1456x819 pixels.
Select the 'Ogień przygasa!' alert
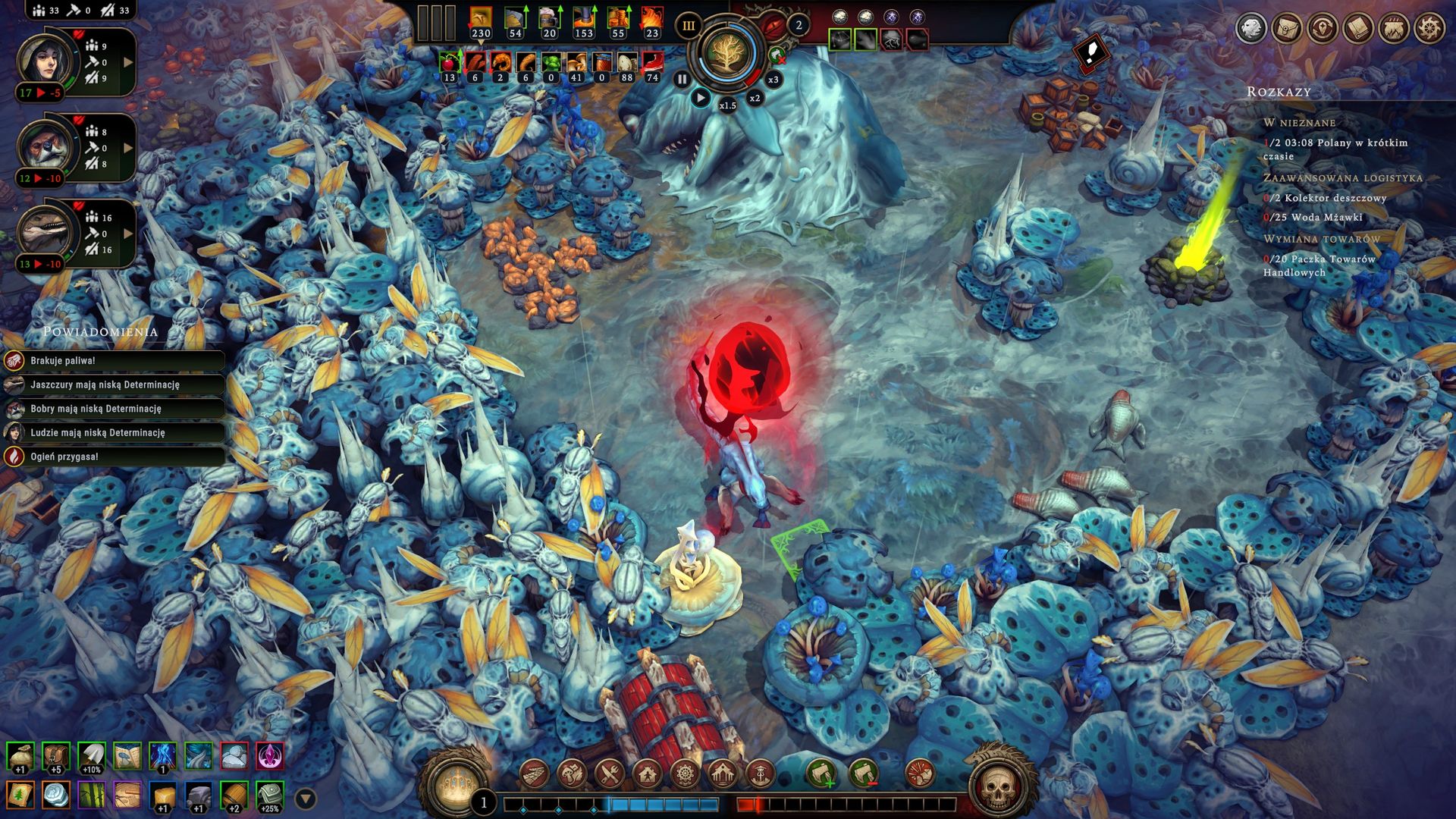[114, 457]
